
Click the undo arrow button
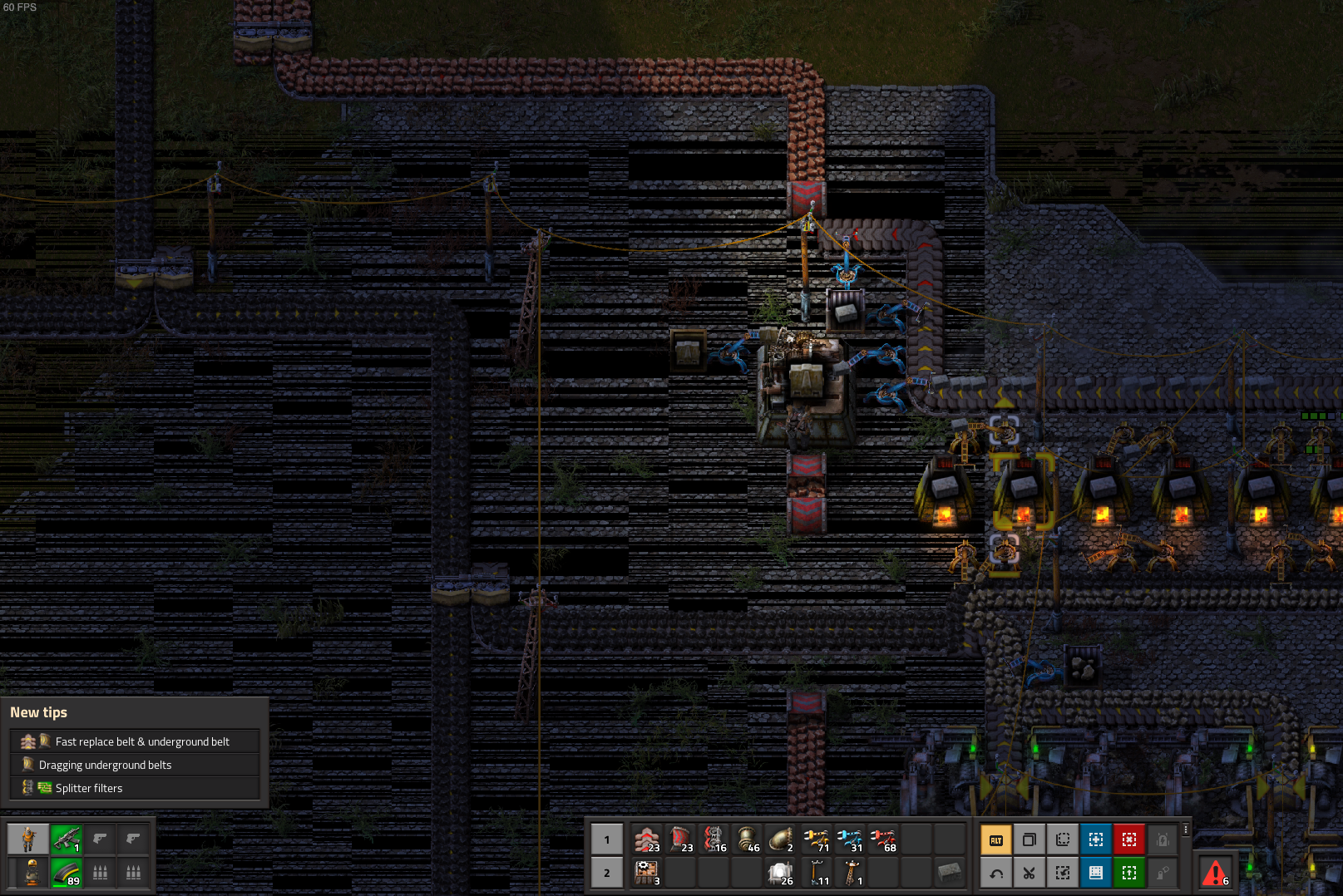(x=995, y=873)
